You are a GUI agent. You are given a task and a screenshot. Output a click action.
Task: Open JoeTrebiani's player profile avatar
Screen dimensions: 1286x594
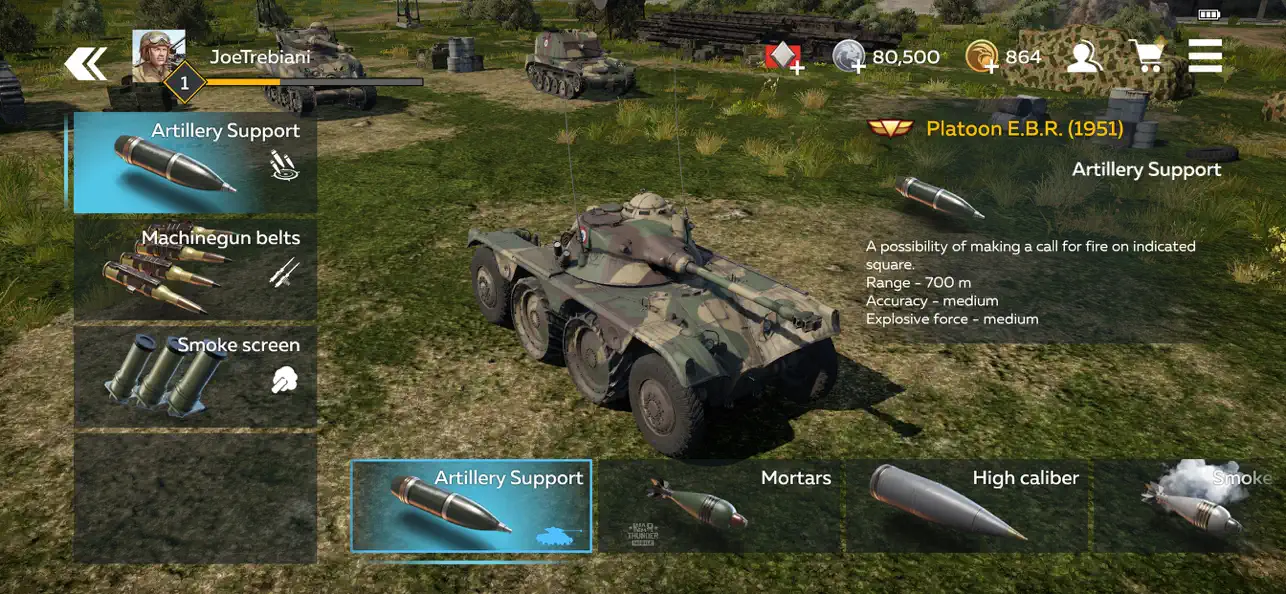[159, 57]
